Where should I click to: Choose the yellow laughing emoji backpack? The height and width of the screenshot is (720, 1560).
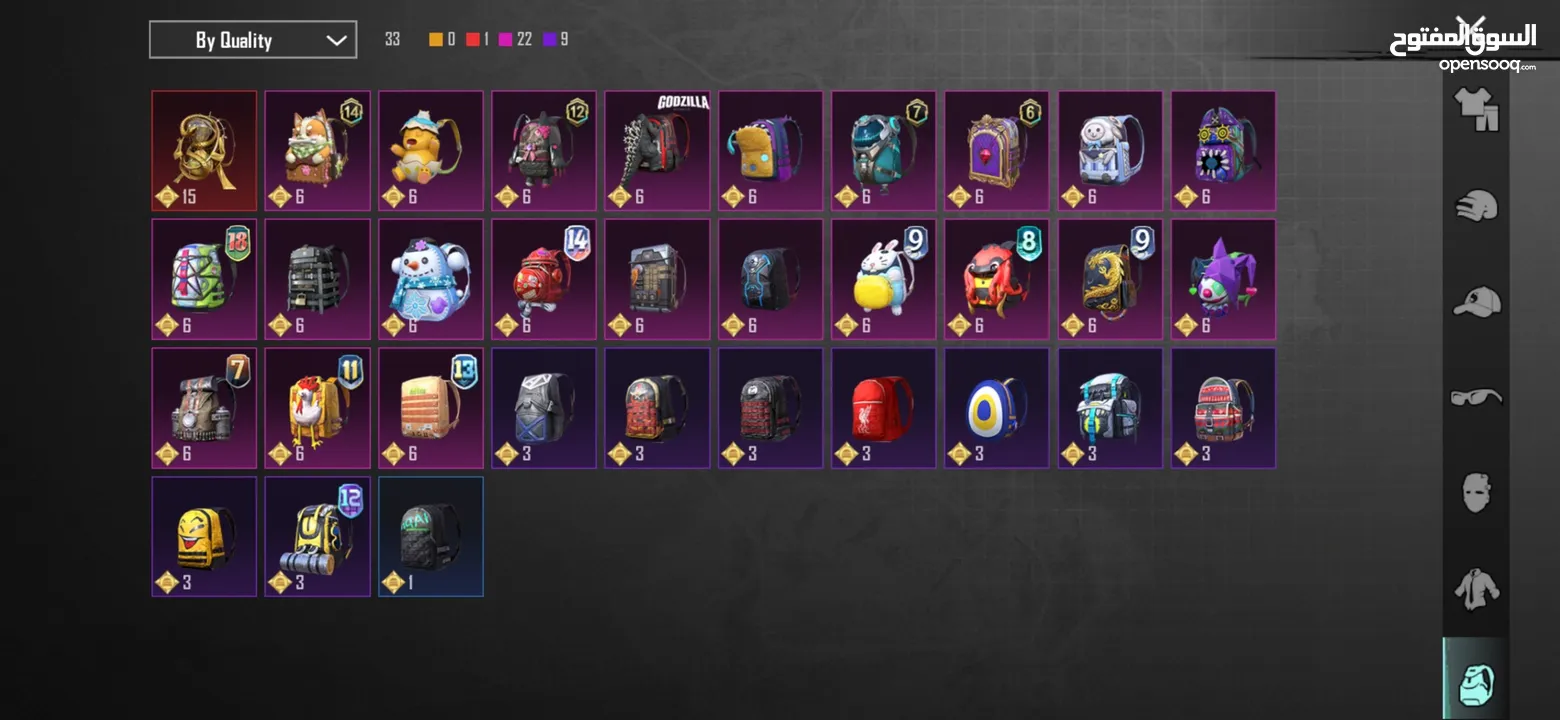[x=204, y=536]
